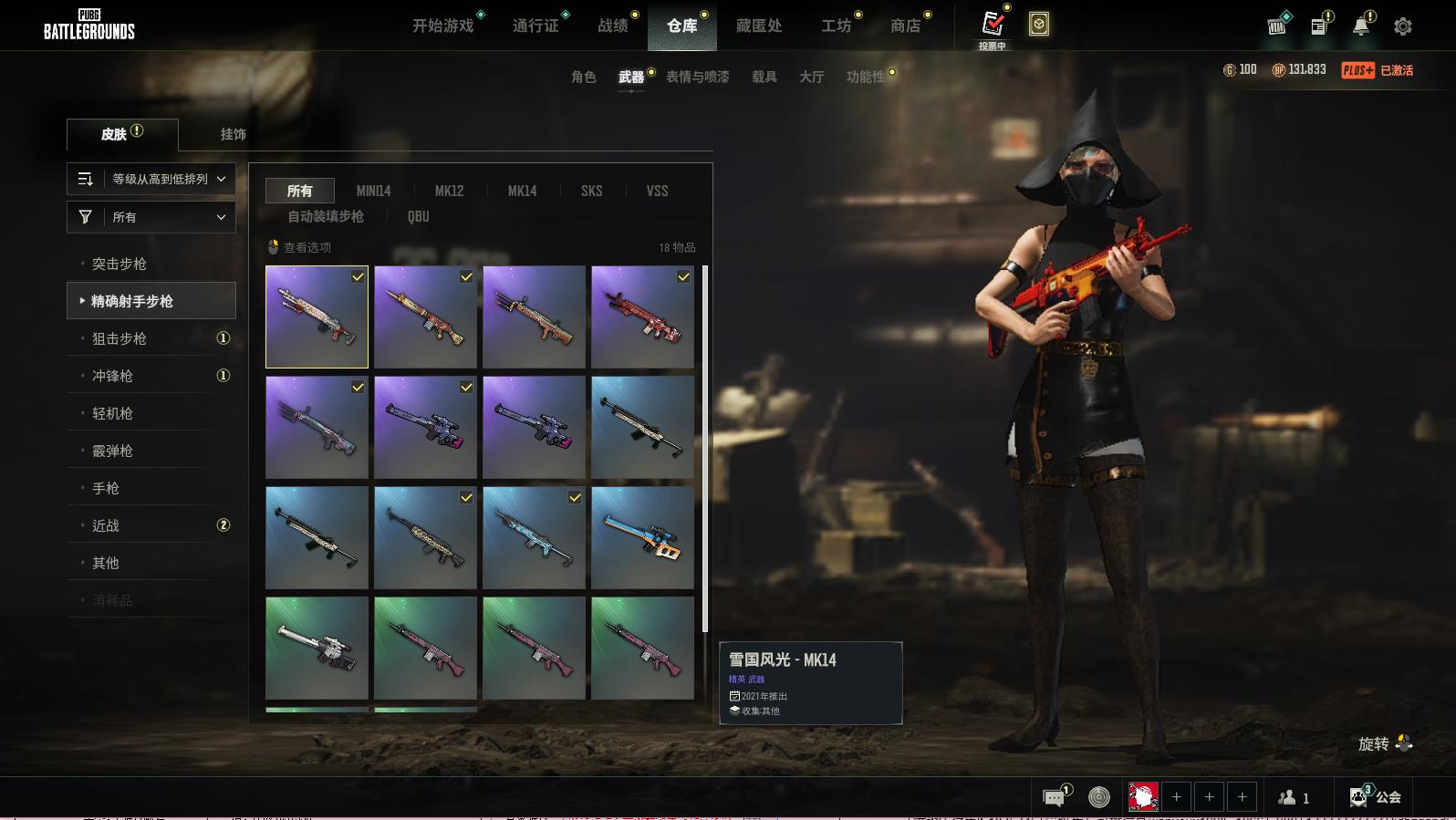Select the 狙击步枪 weapon category
The height and width of the screenshot is (820, 1456).
pyautogui.click(x=120, y=338)
